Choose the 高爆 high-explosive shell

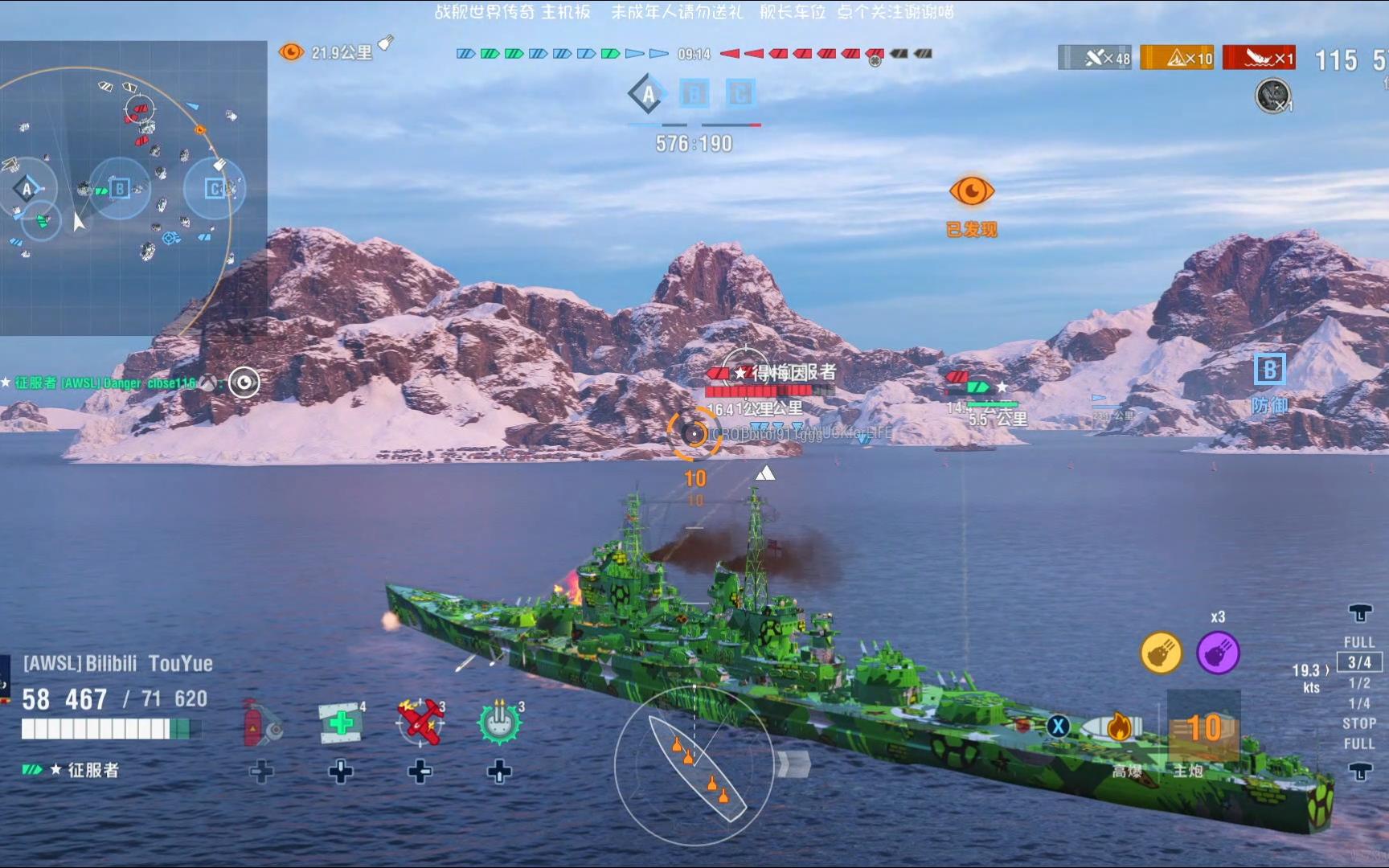point(1117,728)
